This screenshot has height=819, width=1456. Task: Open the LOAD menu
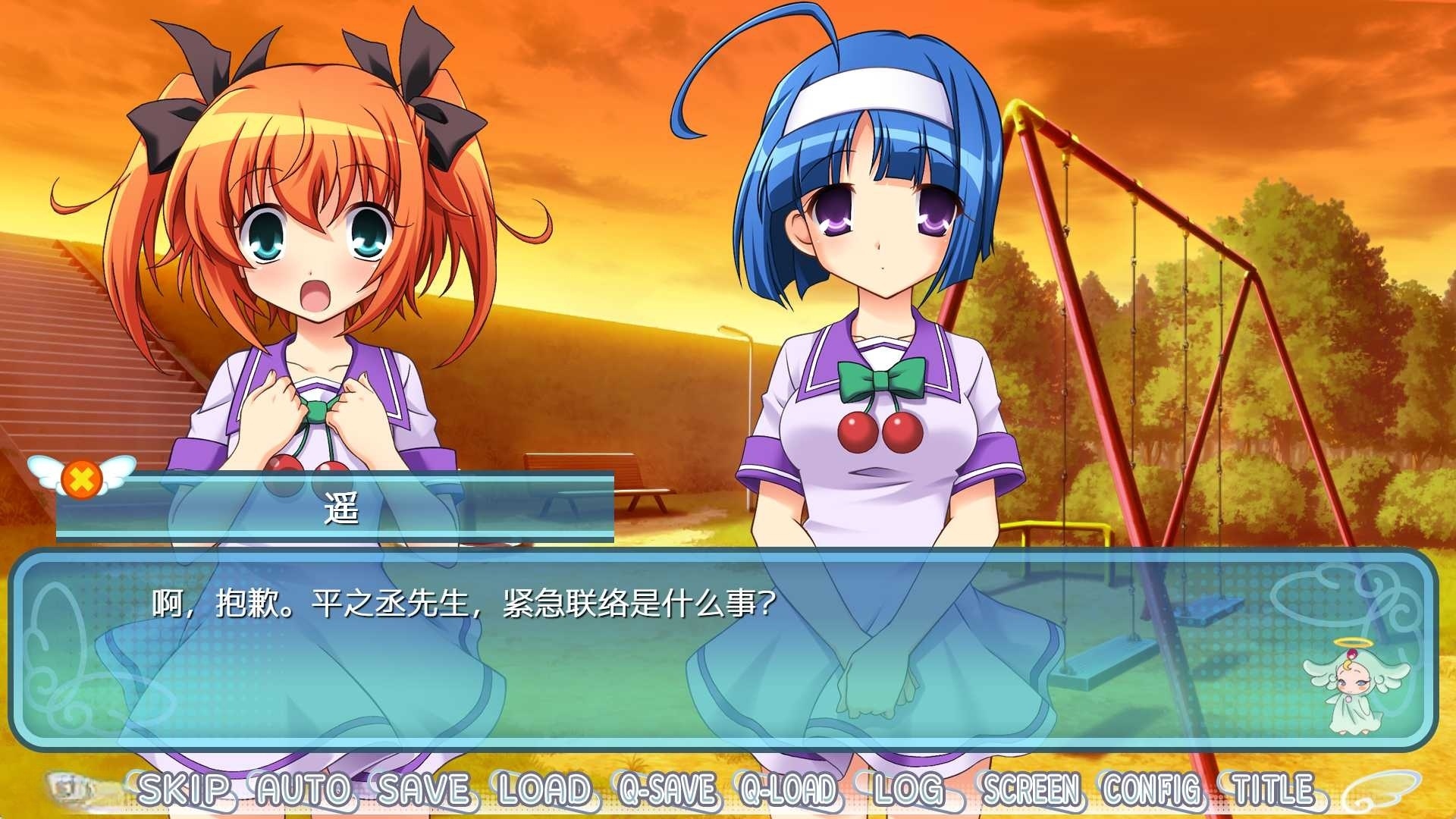544,790
